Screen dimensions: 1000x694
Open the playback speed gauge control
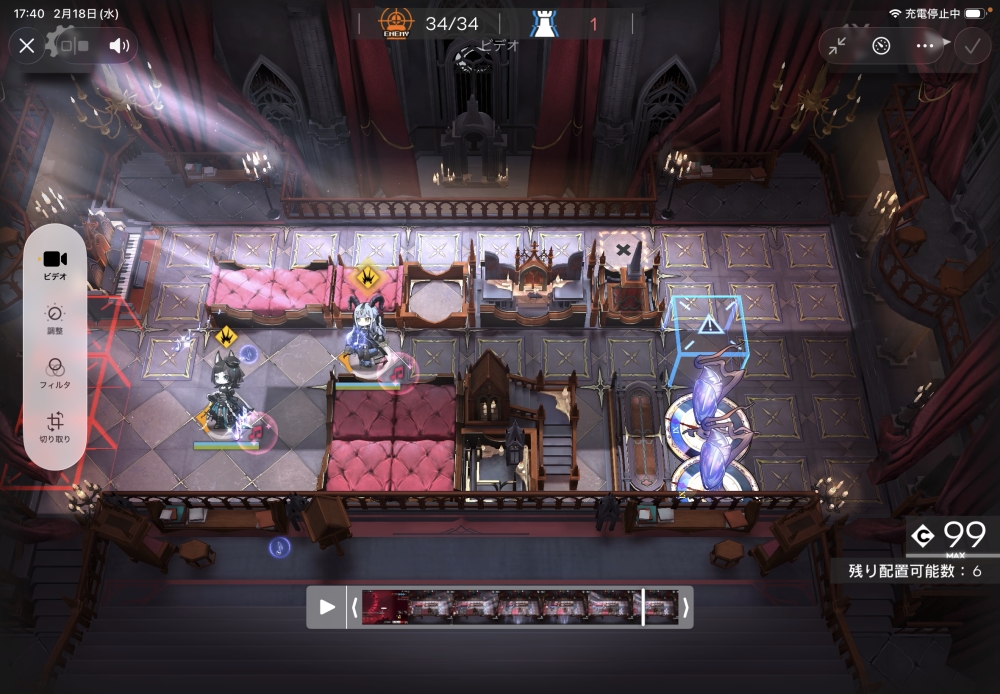click(881, 45)
